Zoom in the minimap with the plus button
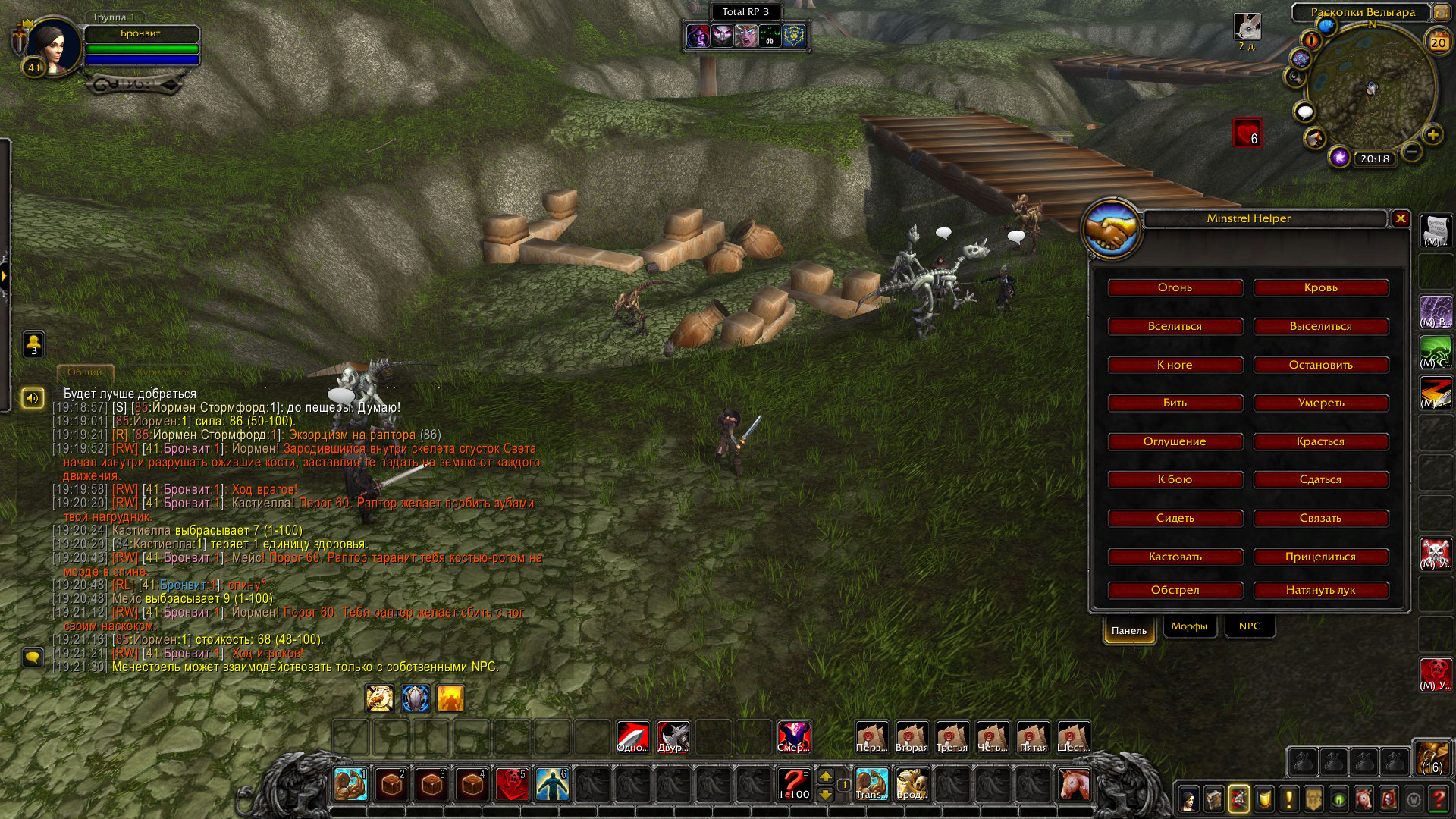Image resolution: width=1456 pixels, height=819 pixels. pyautogui.click(x=1432, y=135)
